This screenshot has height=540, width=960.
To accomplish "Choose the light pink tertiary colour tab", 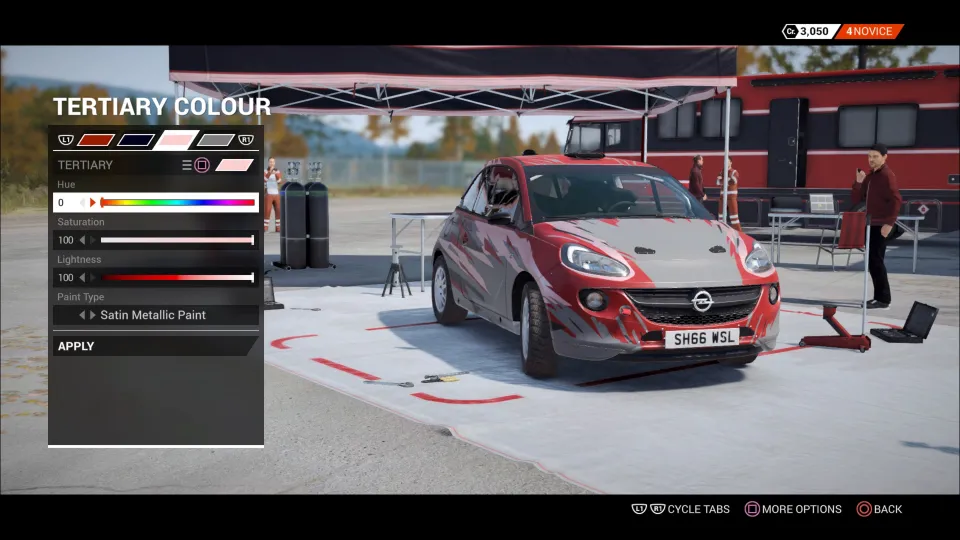I will (x=176, y=140).
